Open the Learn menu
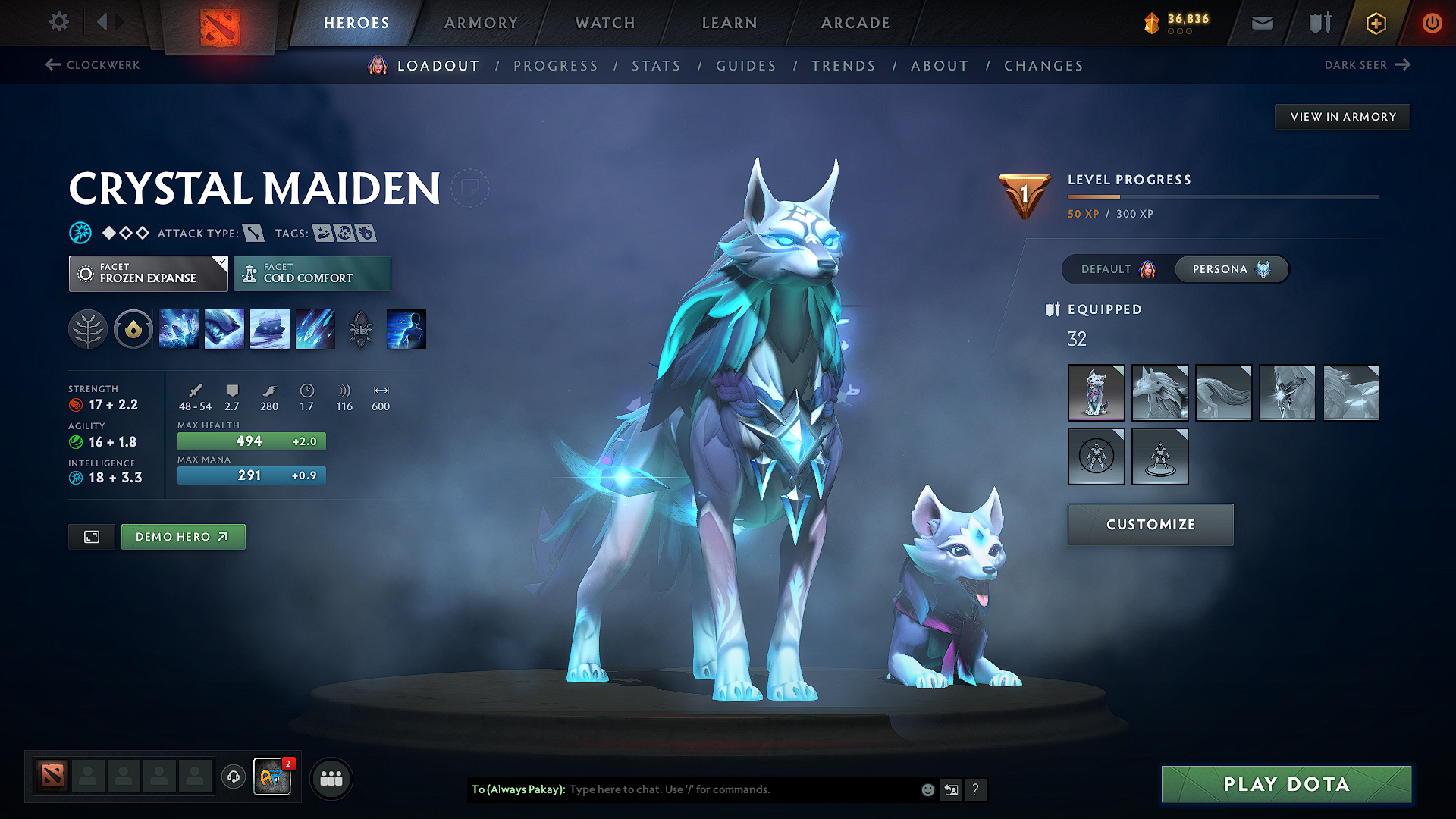Image resolution: width=1456 pixels, height=819 pixels. (730, 23)
